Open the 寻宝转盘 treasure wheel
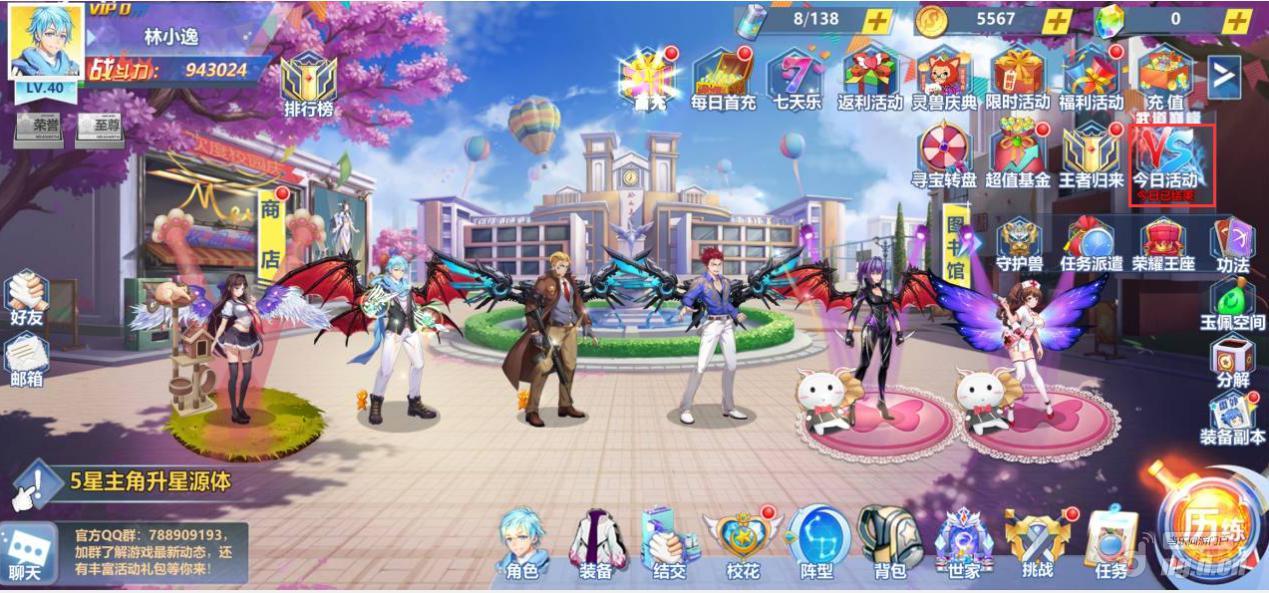Viewport: 1269px width, 593px height. (946, 155)
